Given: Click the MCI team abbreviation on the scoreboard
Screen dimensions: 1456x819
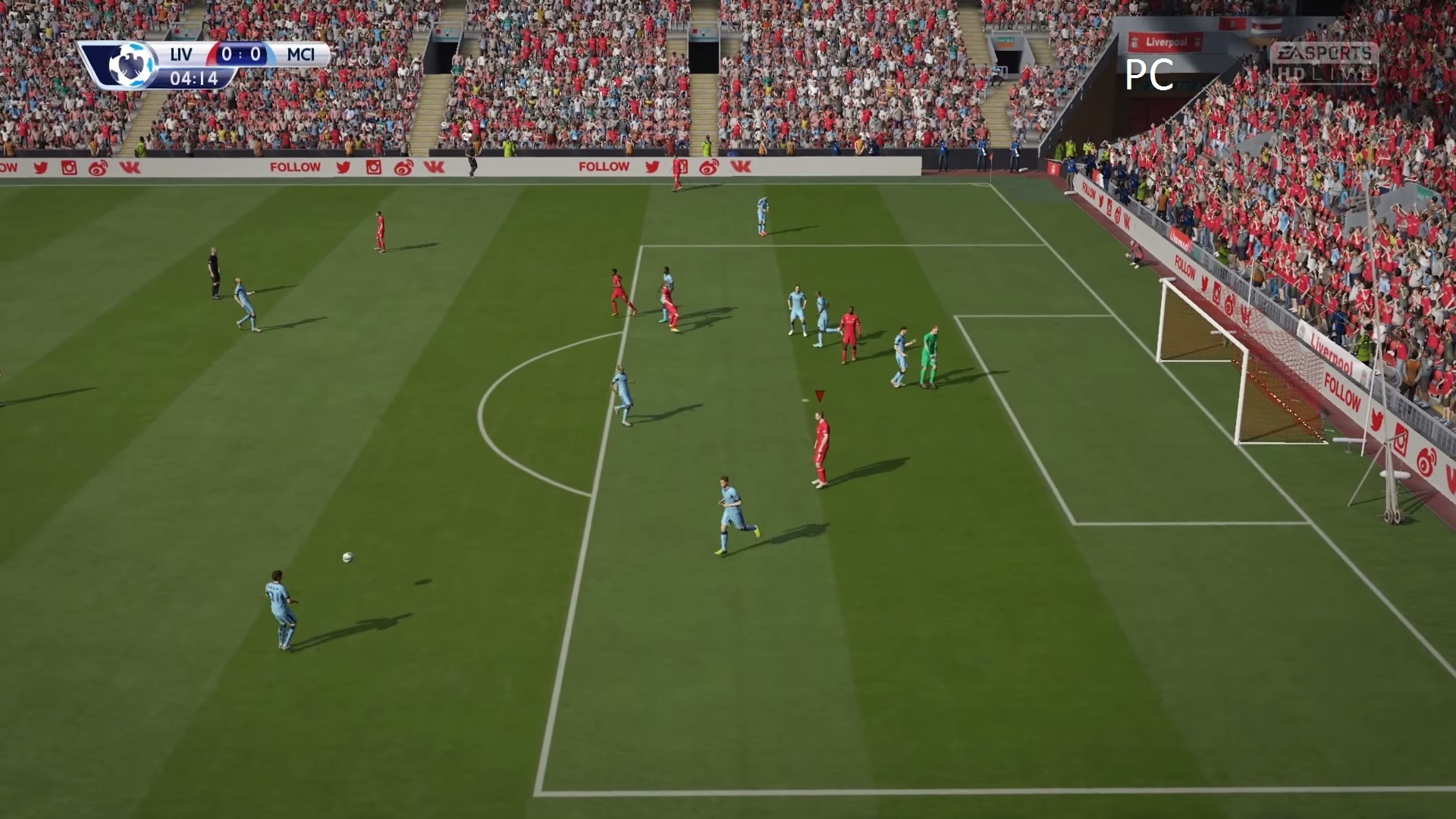Looking at the screenshot, I should pos(300,53).
